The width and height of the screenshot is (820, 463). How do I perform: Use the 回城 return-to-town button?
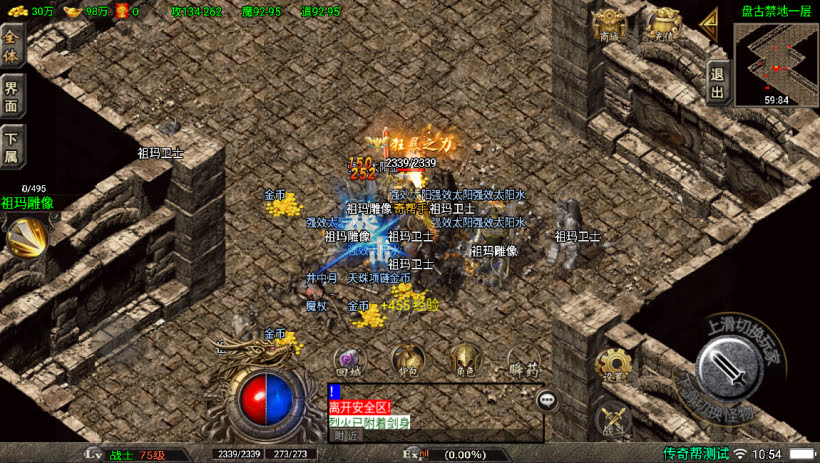coord(349,360)
